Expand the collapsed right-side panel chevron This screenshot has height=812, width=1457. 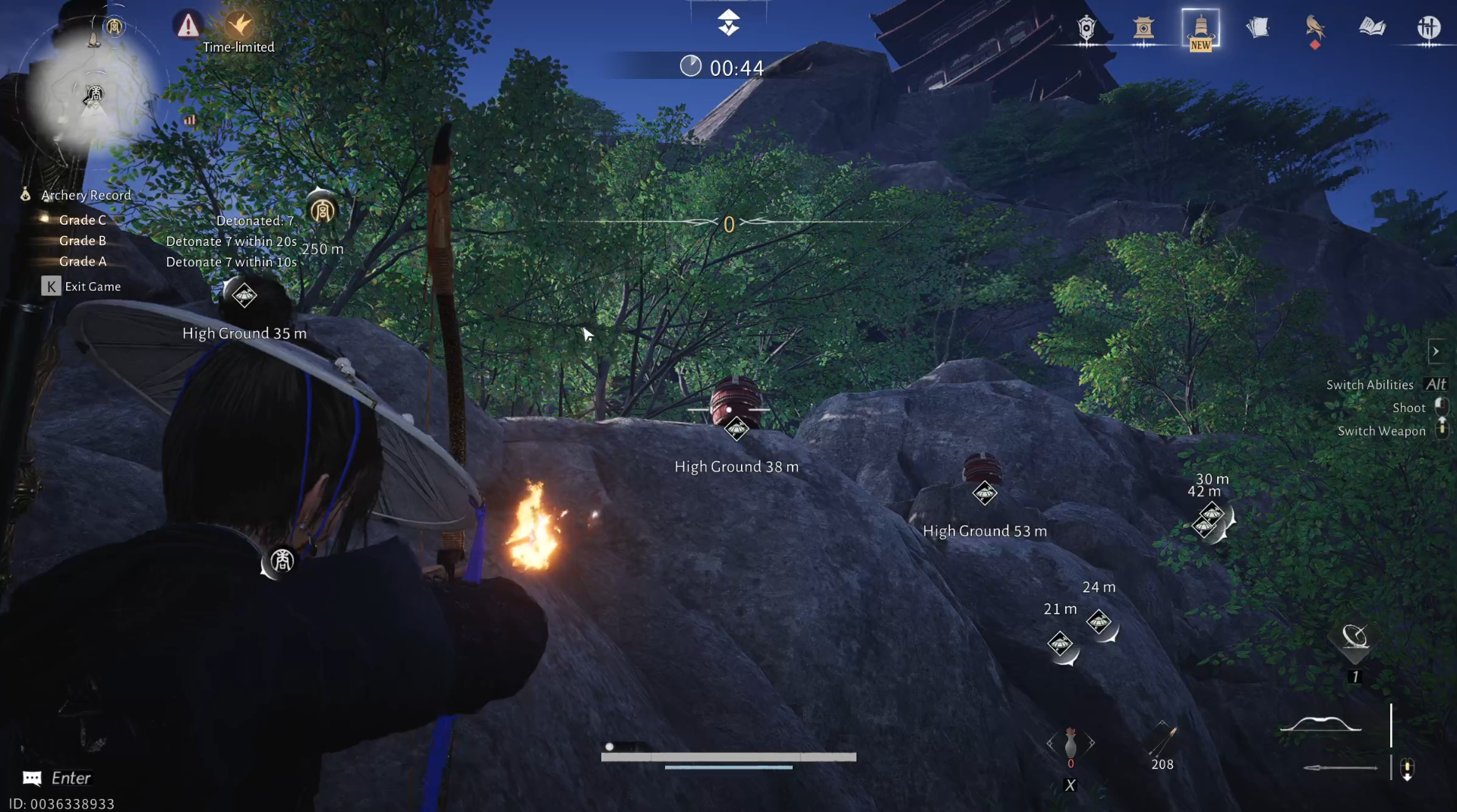tap(1437, 351)
